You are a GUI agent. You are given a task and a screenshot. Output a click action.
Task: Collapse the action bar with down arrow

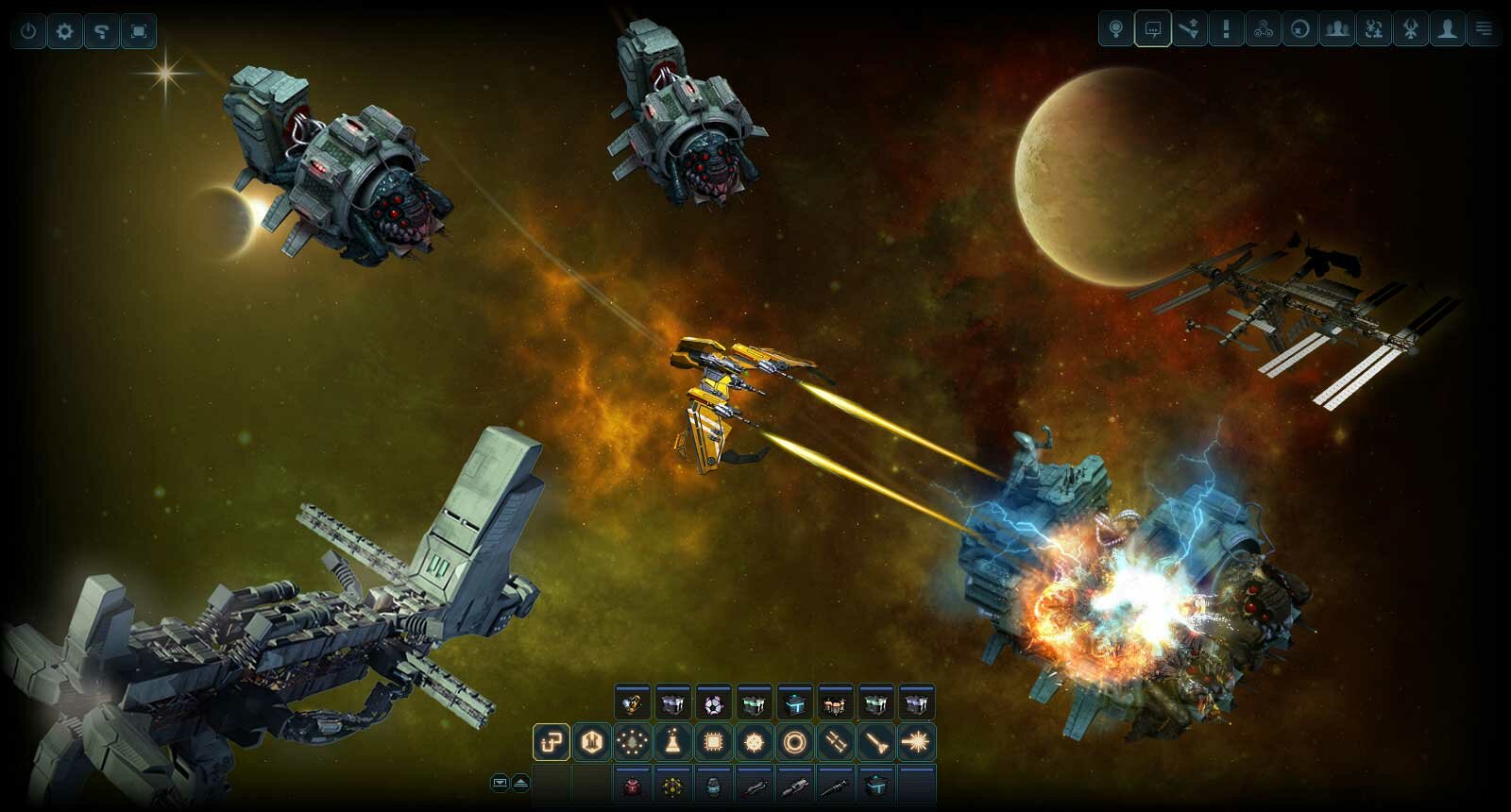[500, 783]
